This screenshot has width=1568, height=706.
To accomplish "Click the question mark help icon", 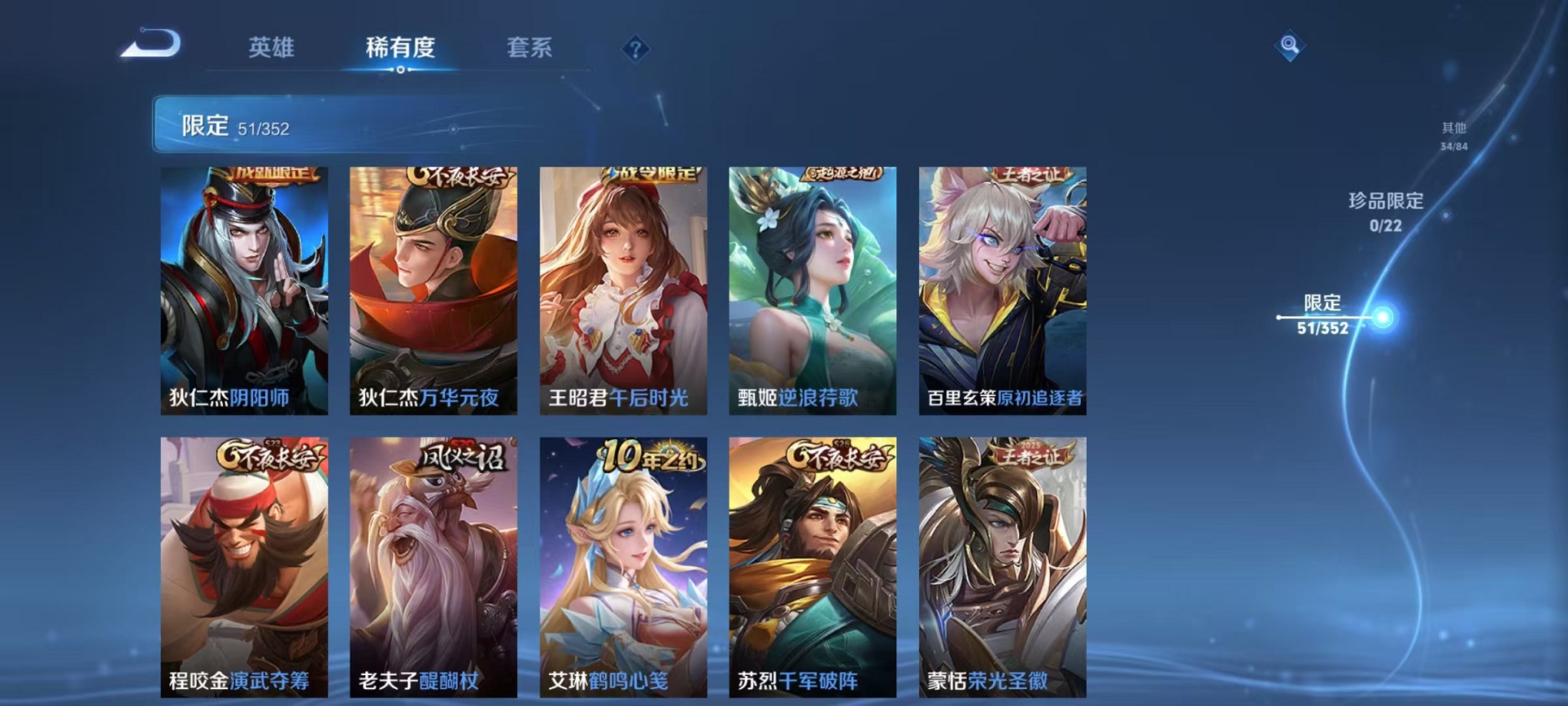I will click(x=634, y=48).
